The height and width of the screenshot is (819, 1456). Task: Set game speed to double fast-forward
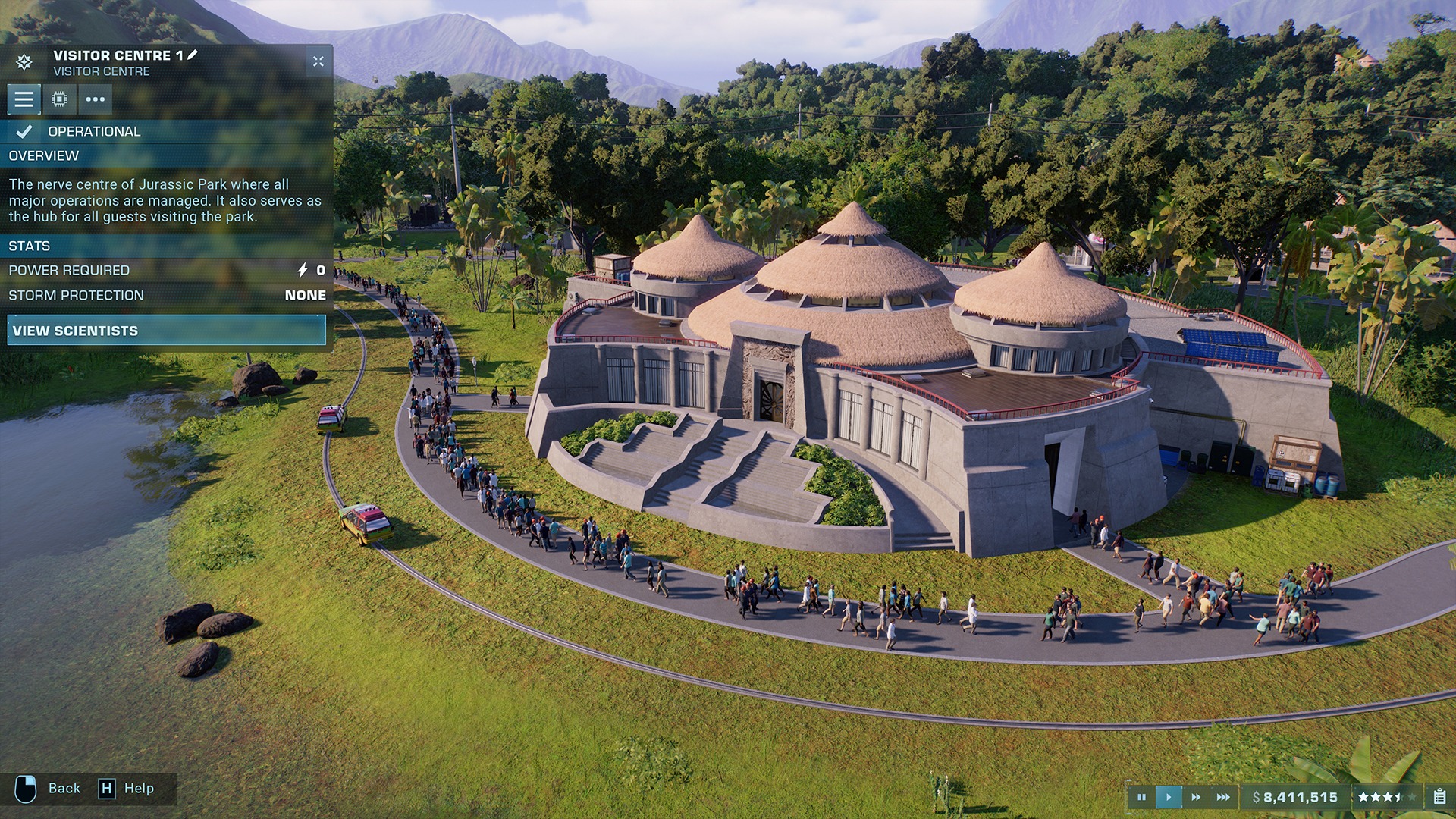pos(1196,797)
